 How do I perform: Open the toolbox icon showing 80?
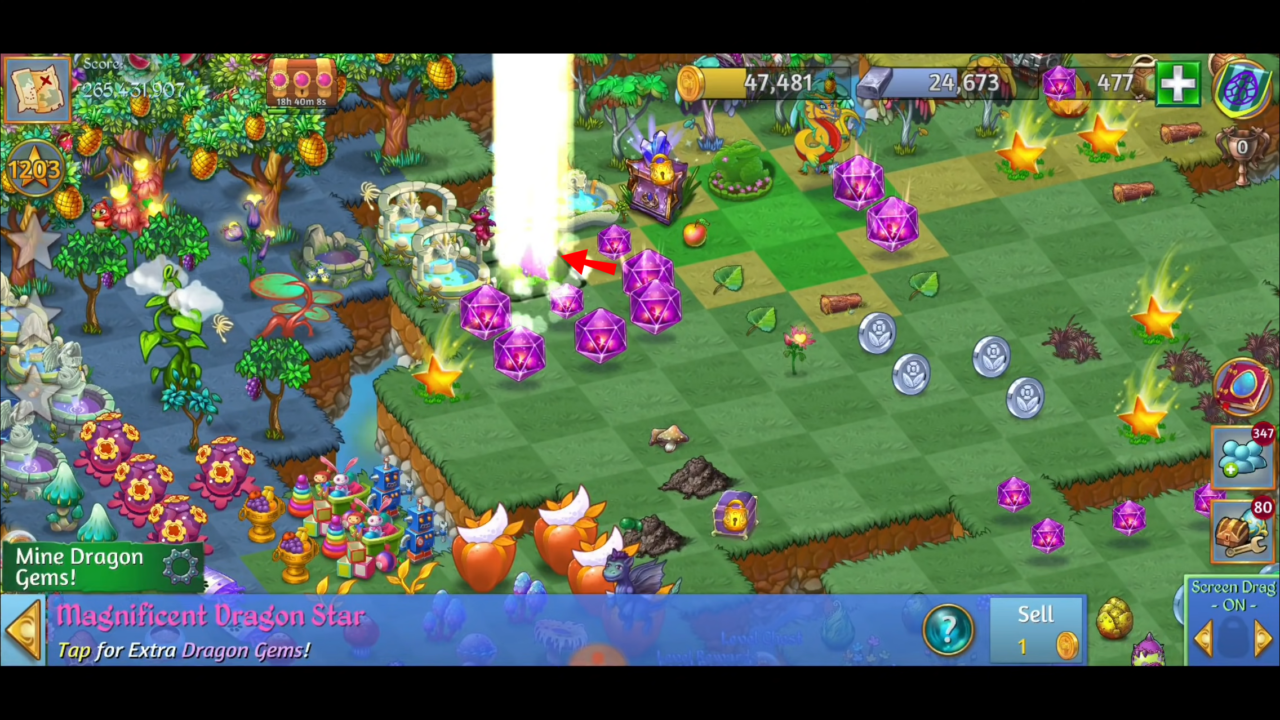pyautogui.click(x=1240, y=530)
